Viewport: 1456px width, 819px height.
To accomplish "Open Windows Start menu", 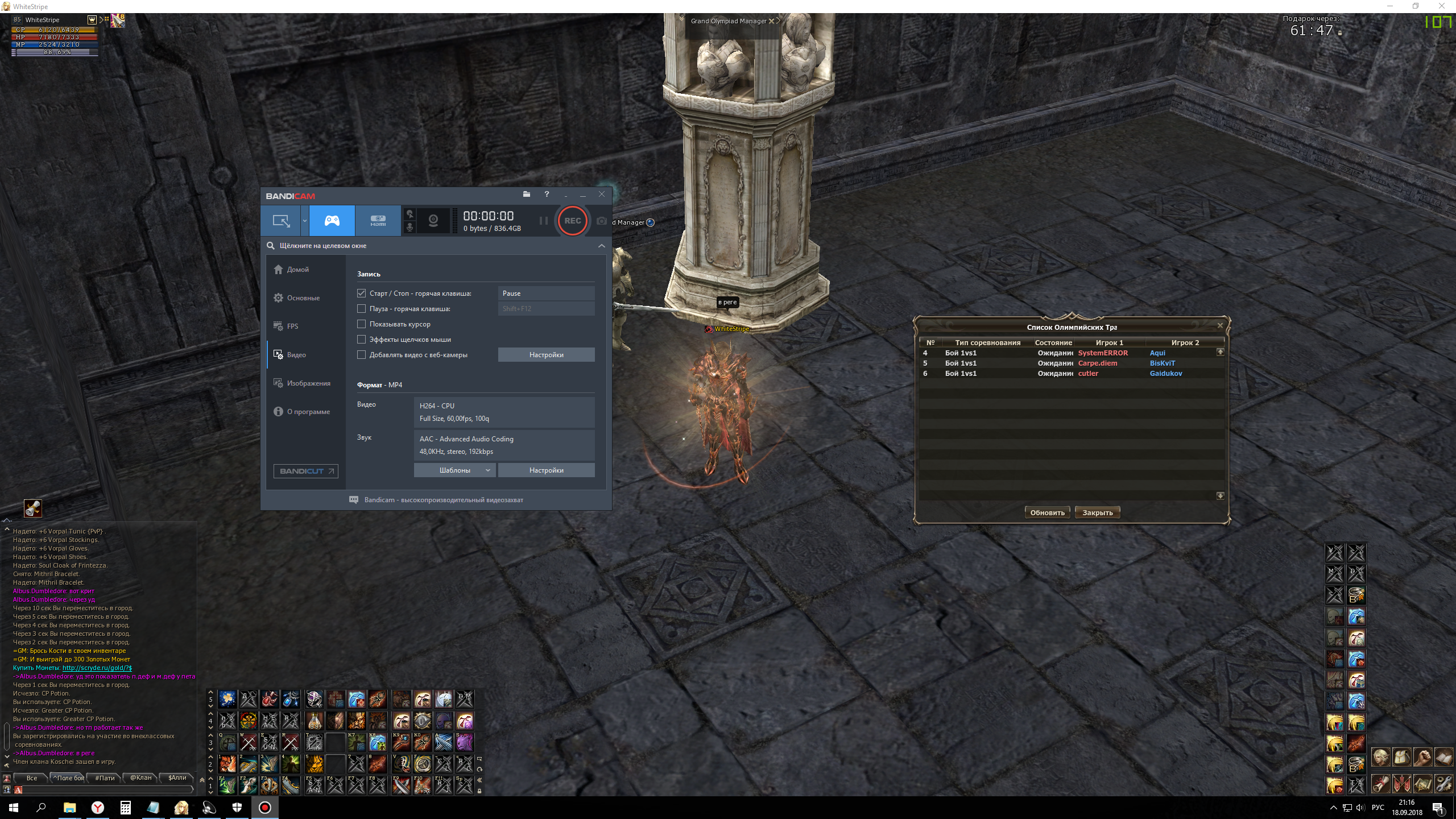I will coord(13,808).
